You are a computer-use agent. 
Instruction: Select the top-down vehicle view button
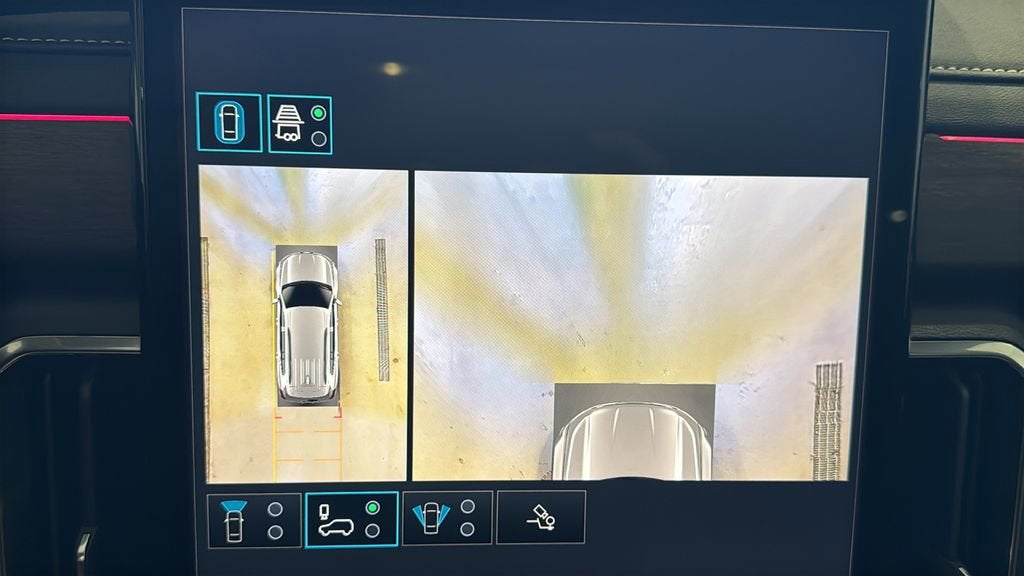(229, 122)
